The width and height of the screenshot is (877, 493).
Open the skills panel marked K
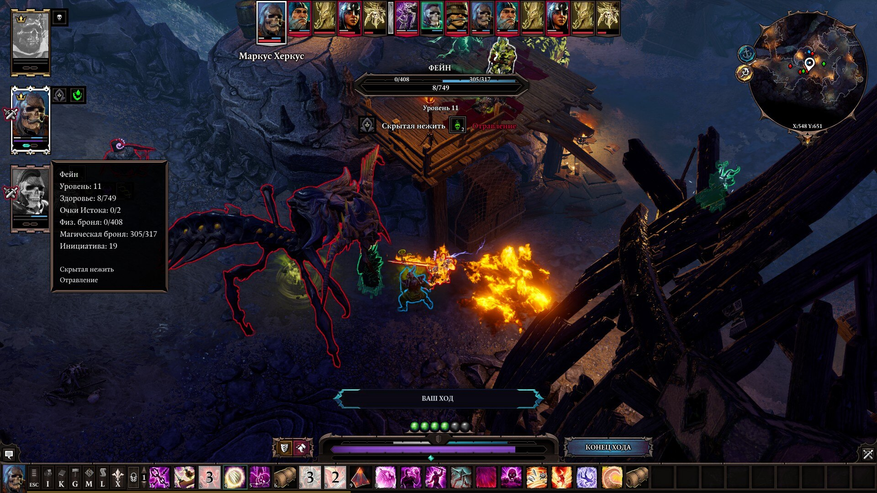coord(61,478)
